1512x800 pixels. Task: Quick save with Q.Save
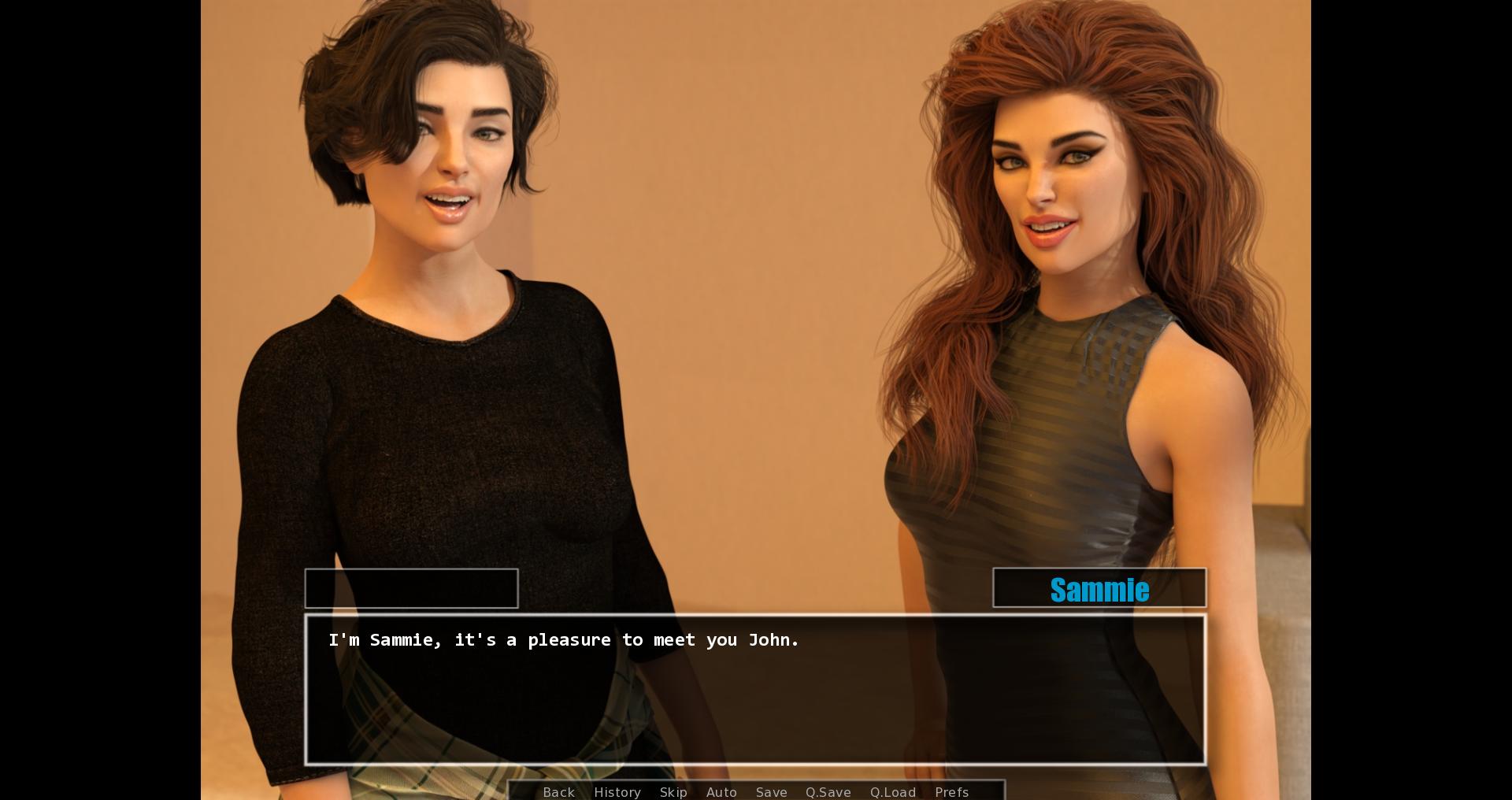click(828, 792)
